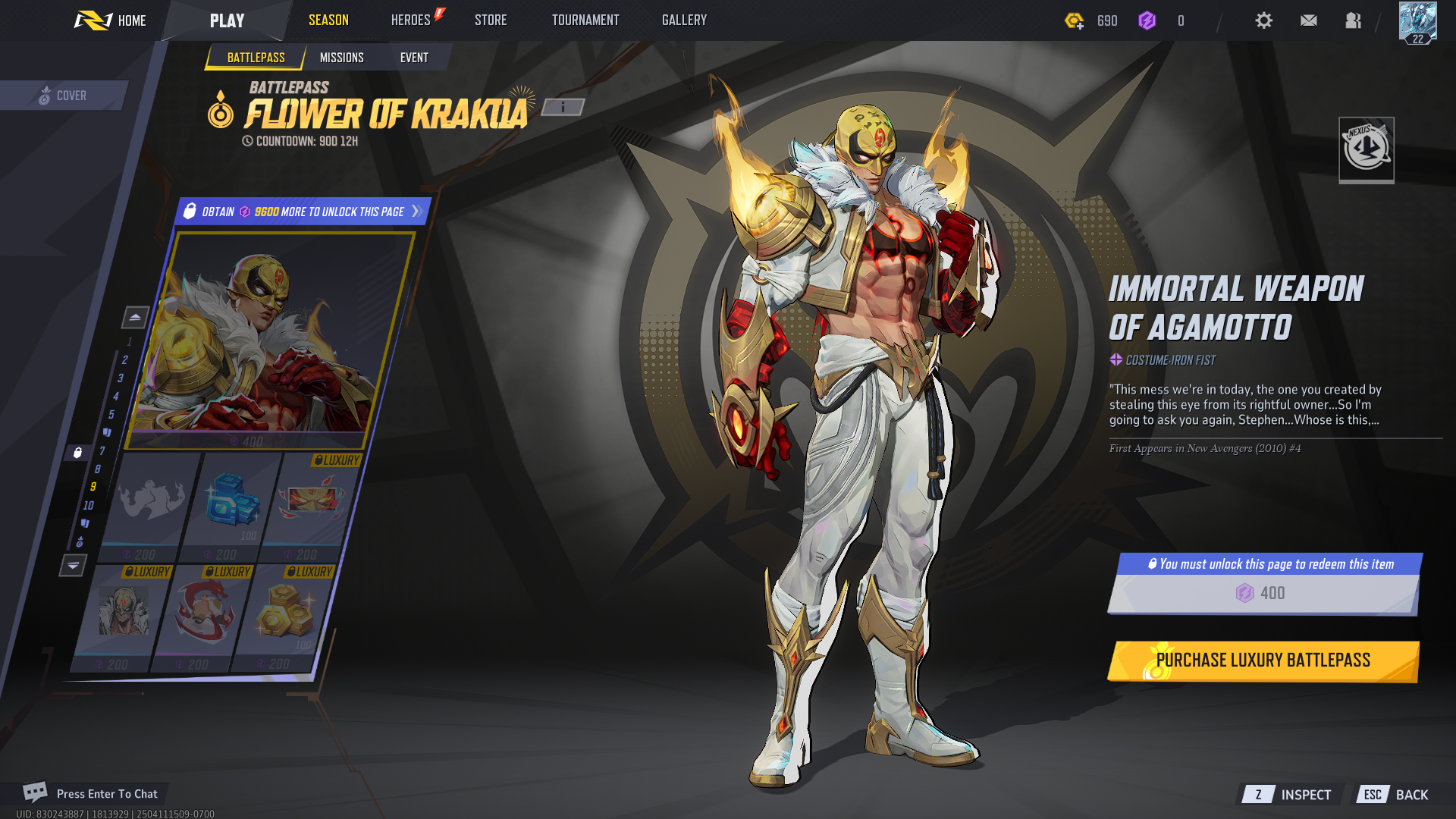Open the Heroes menu
The height and width of the screenshot is (819, 1456).
point(411,20)
